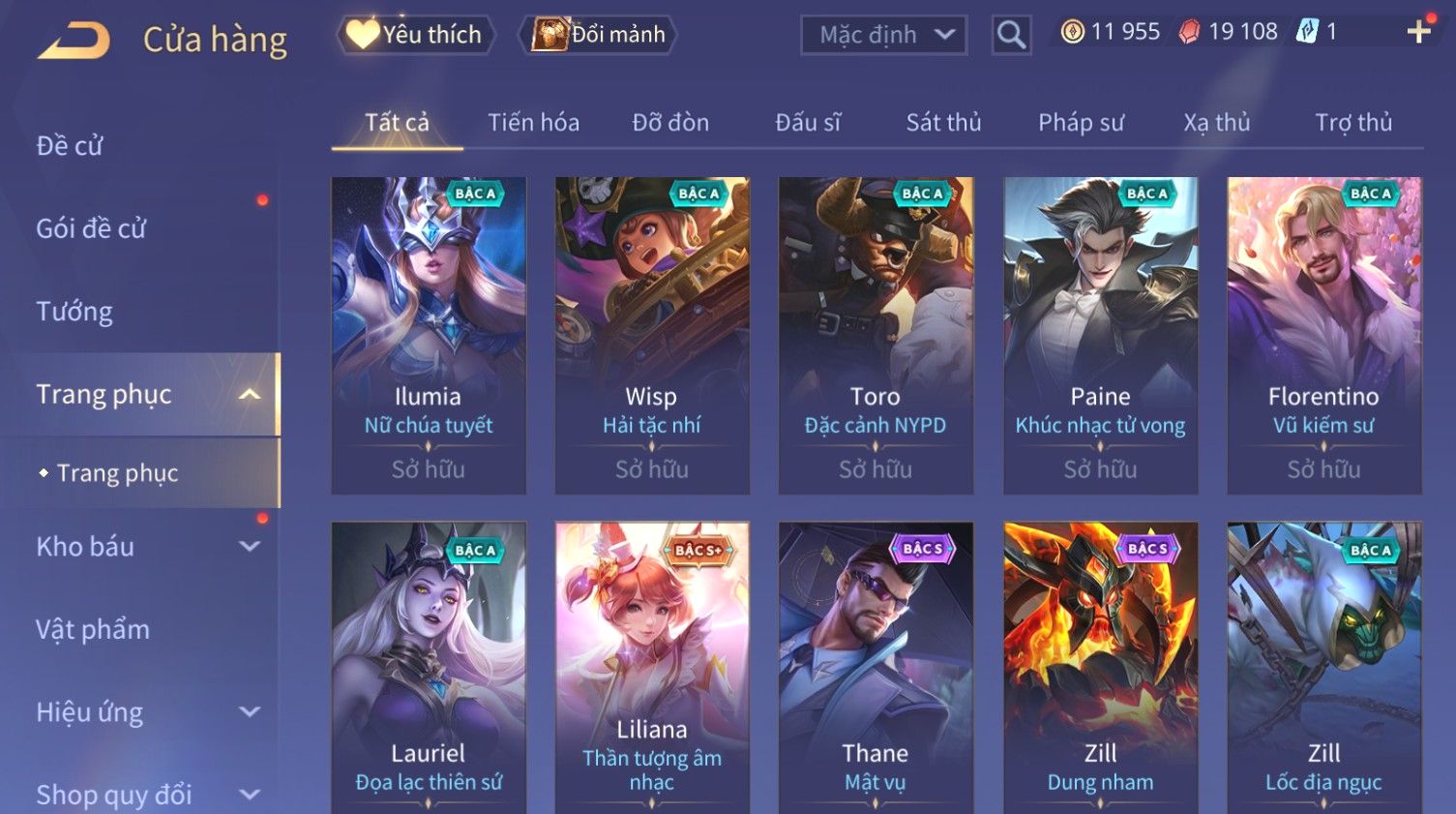The image size is (1456, 814).
Task: Open the Tướng heroes section
Action: (74, 312)
